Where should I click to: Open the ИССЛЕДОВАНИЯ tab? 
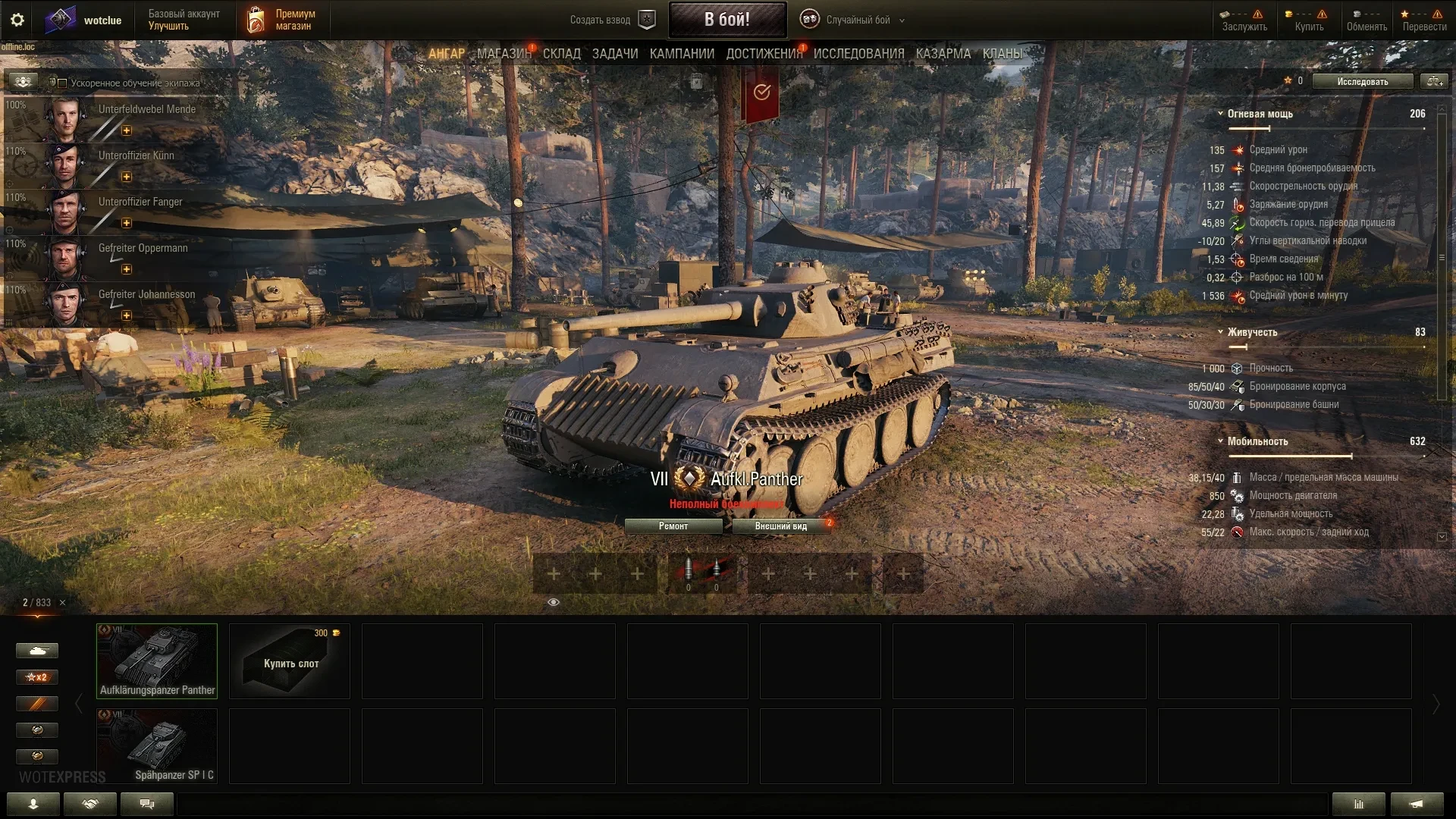858,54
